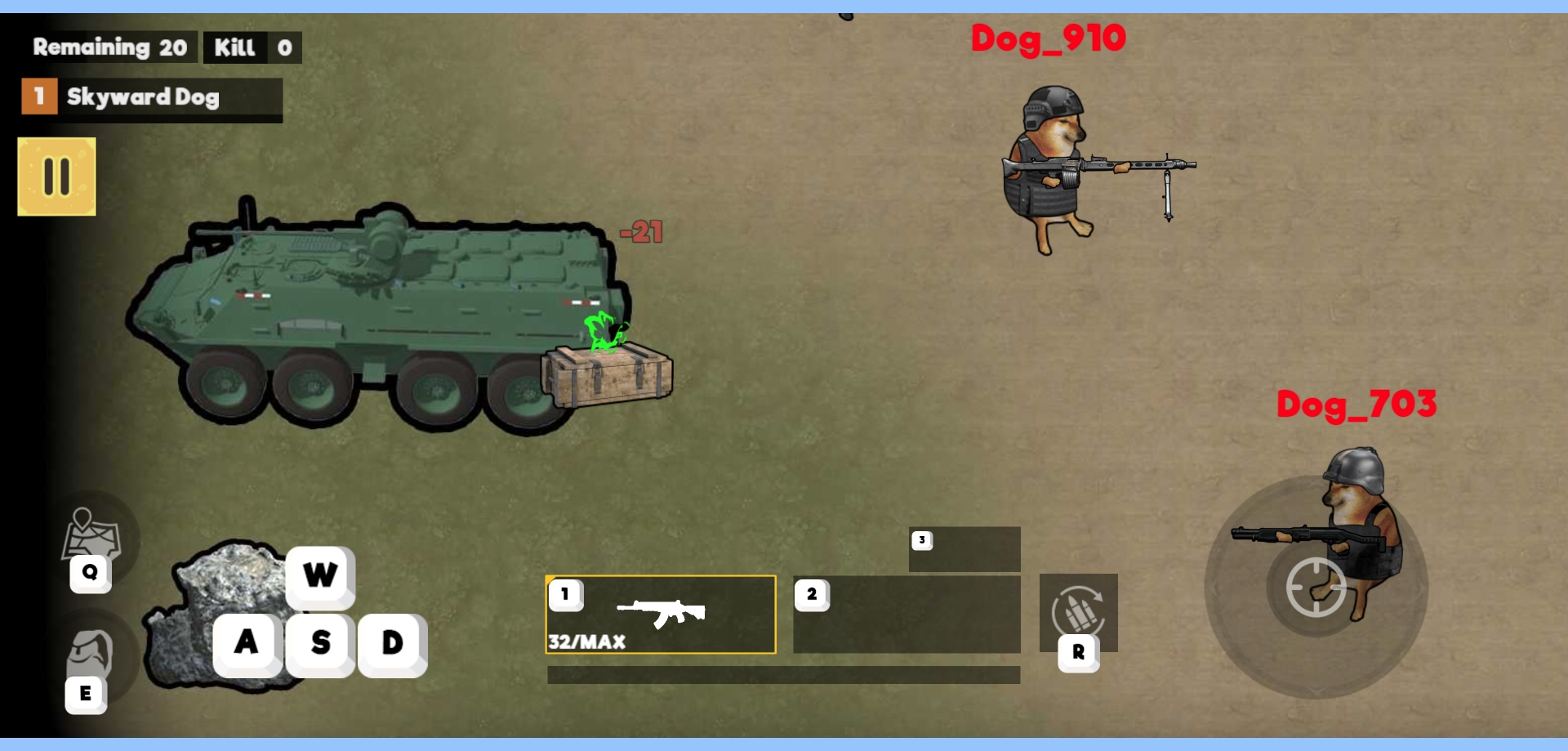
Task: Move down with the S button
Action: coord(320,643)
